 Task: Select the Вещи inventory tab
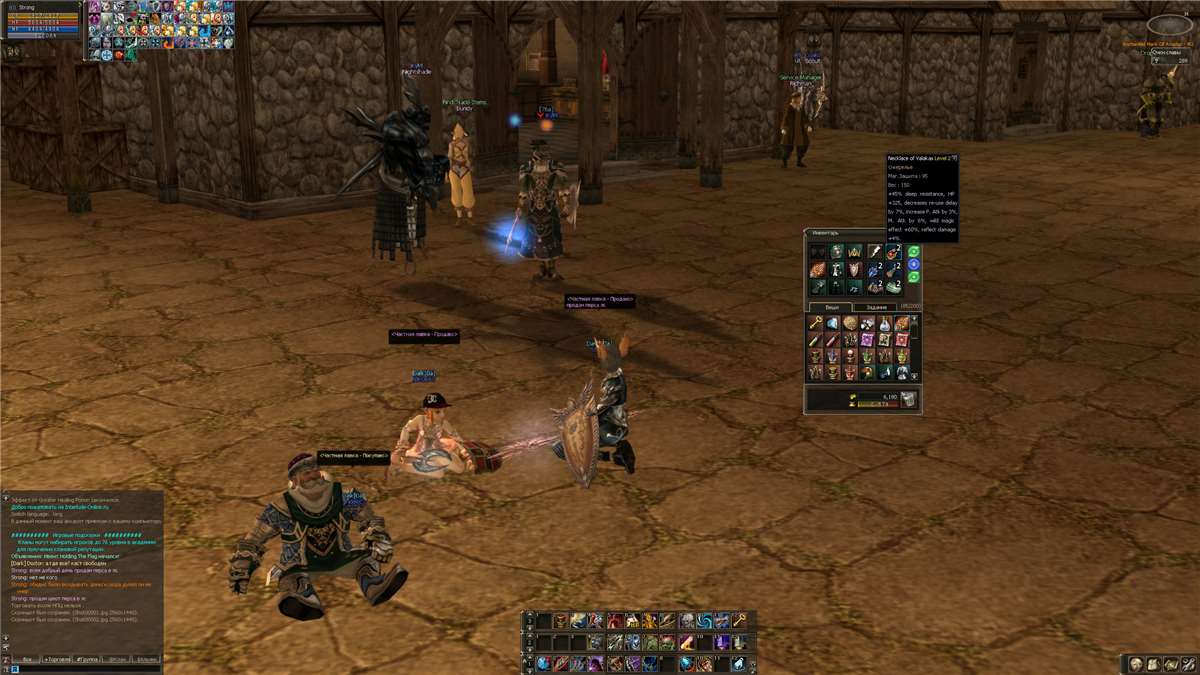830,307
